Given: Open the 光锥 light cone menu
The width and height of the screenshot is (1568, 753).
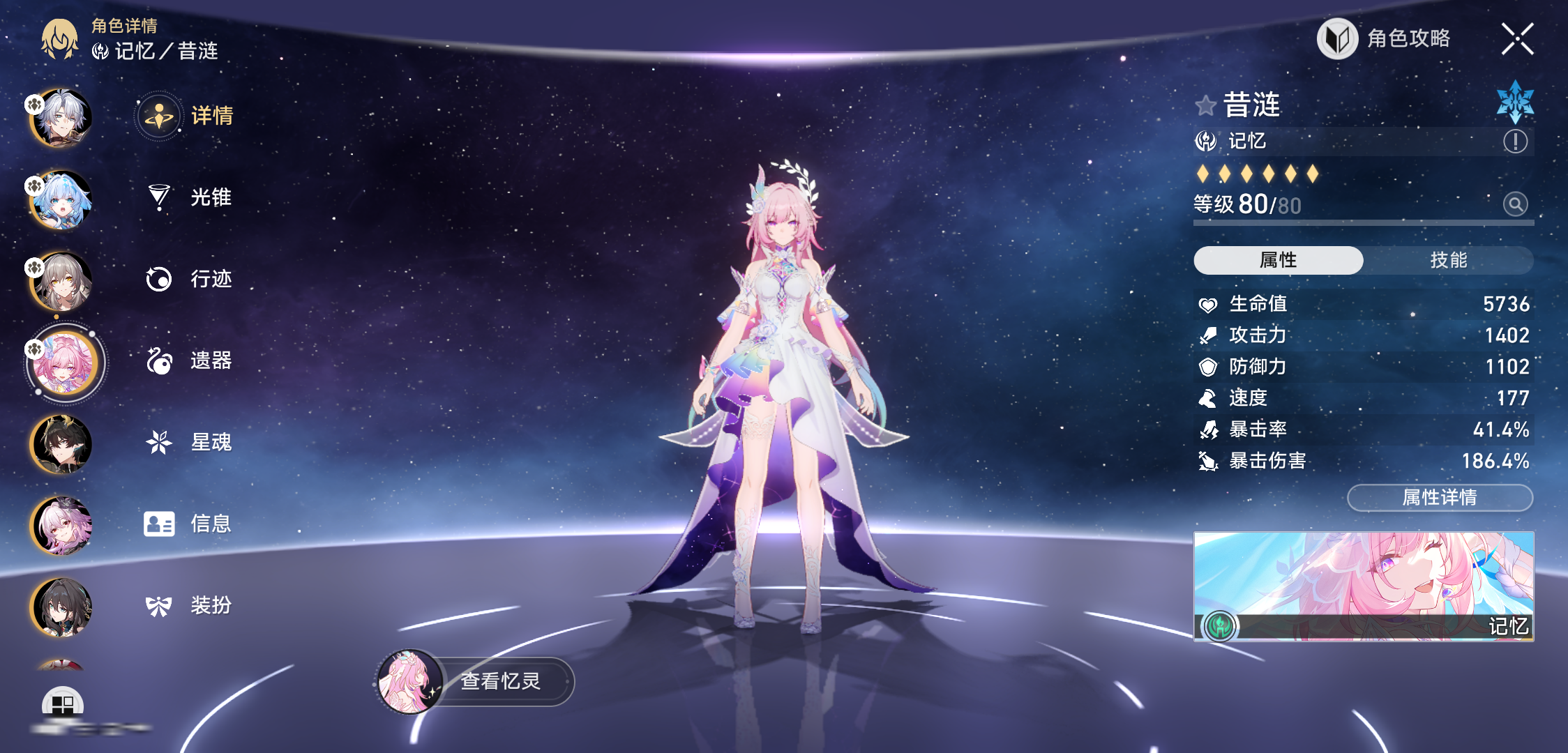Looking at the screenshot, I should tap(188, 197).
